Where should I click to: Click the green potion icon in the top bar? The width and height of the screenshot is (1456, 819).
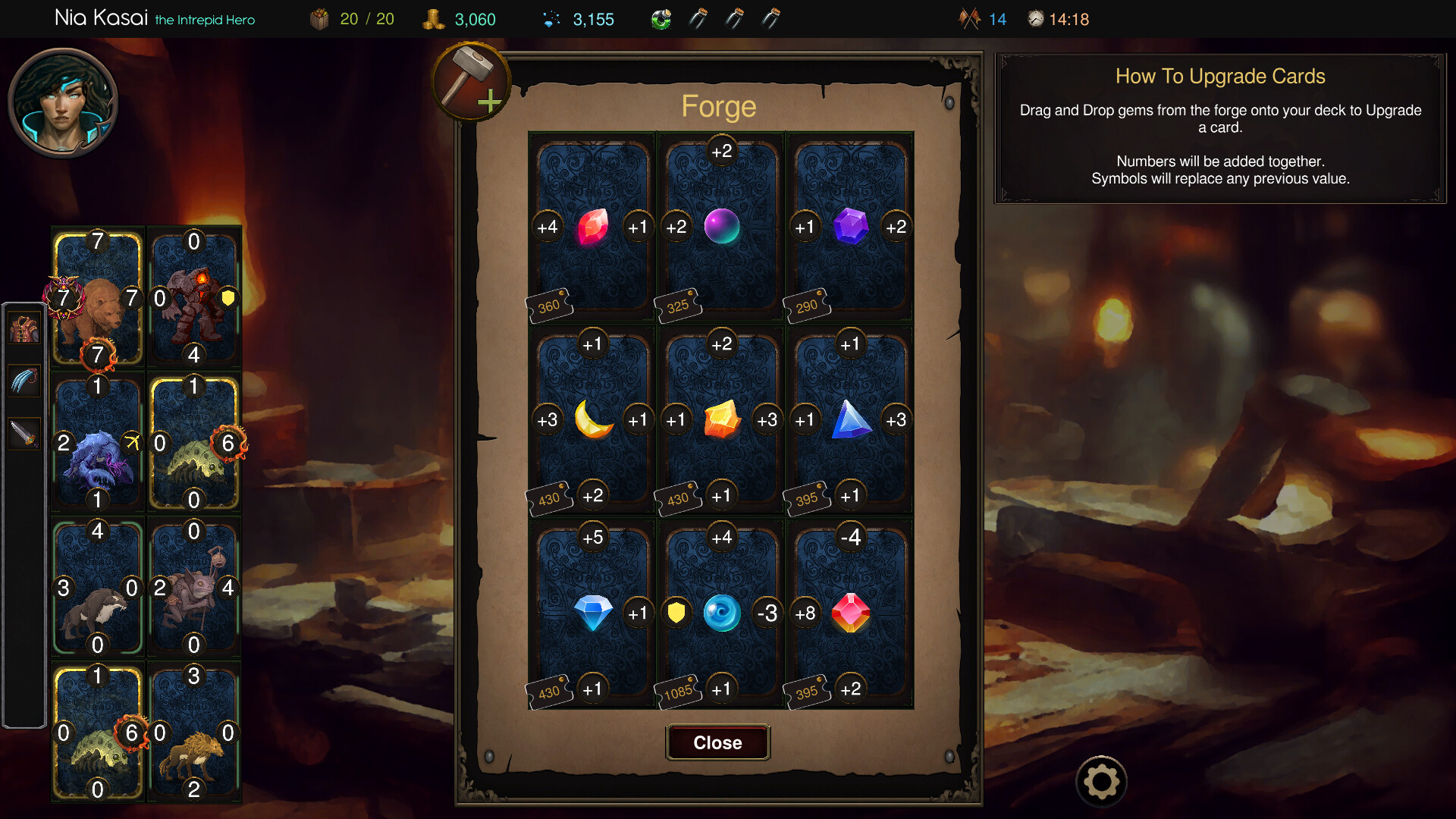coord(661,18)
